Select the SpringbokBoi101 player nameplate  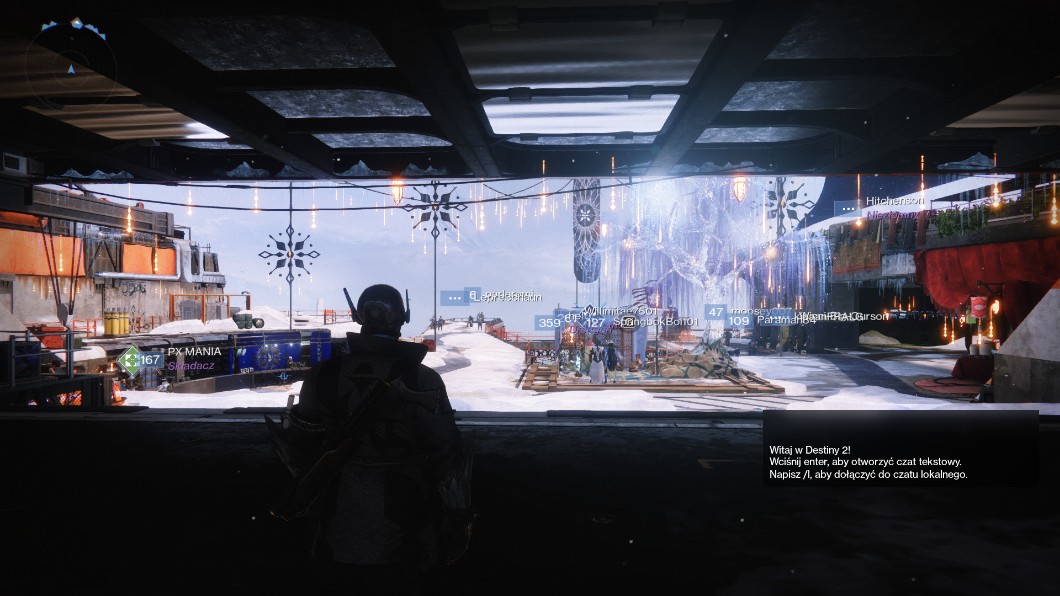click(655, 322)
